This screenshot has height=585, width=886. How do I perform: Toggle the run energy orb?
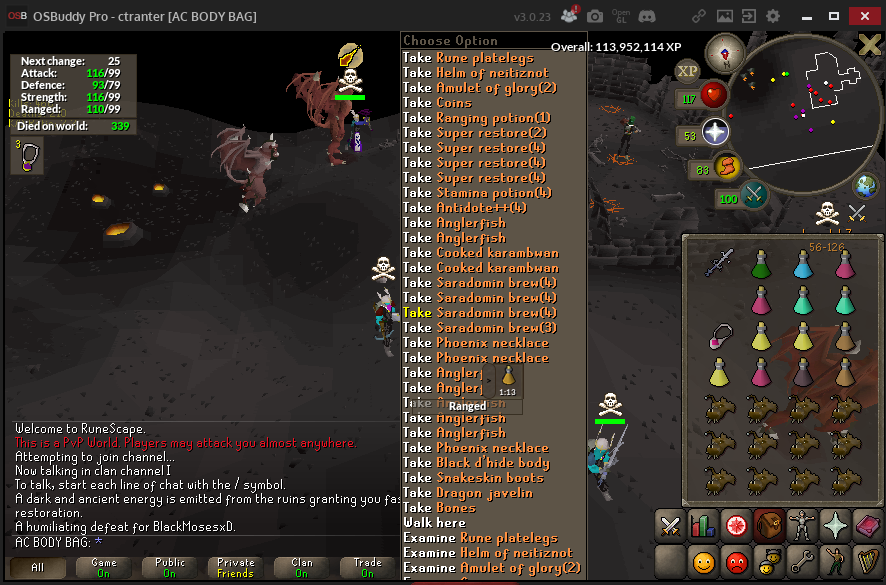pos(727,166)
